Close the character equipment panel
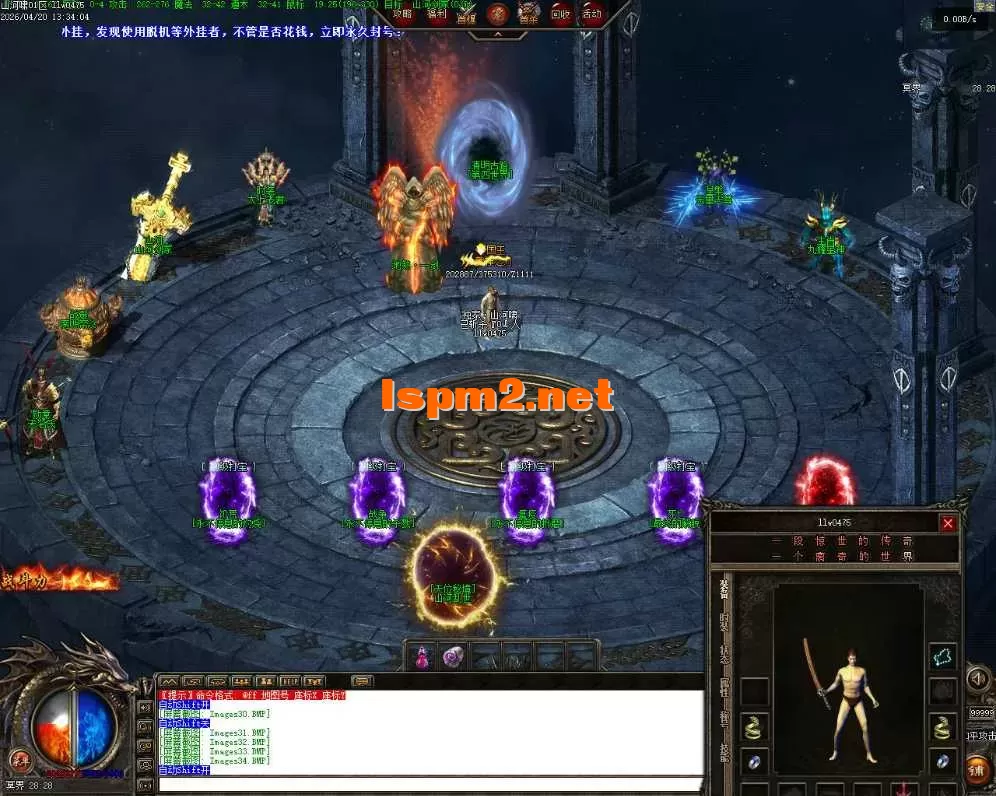 pyautogui.click(x=948, y=523)
